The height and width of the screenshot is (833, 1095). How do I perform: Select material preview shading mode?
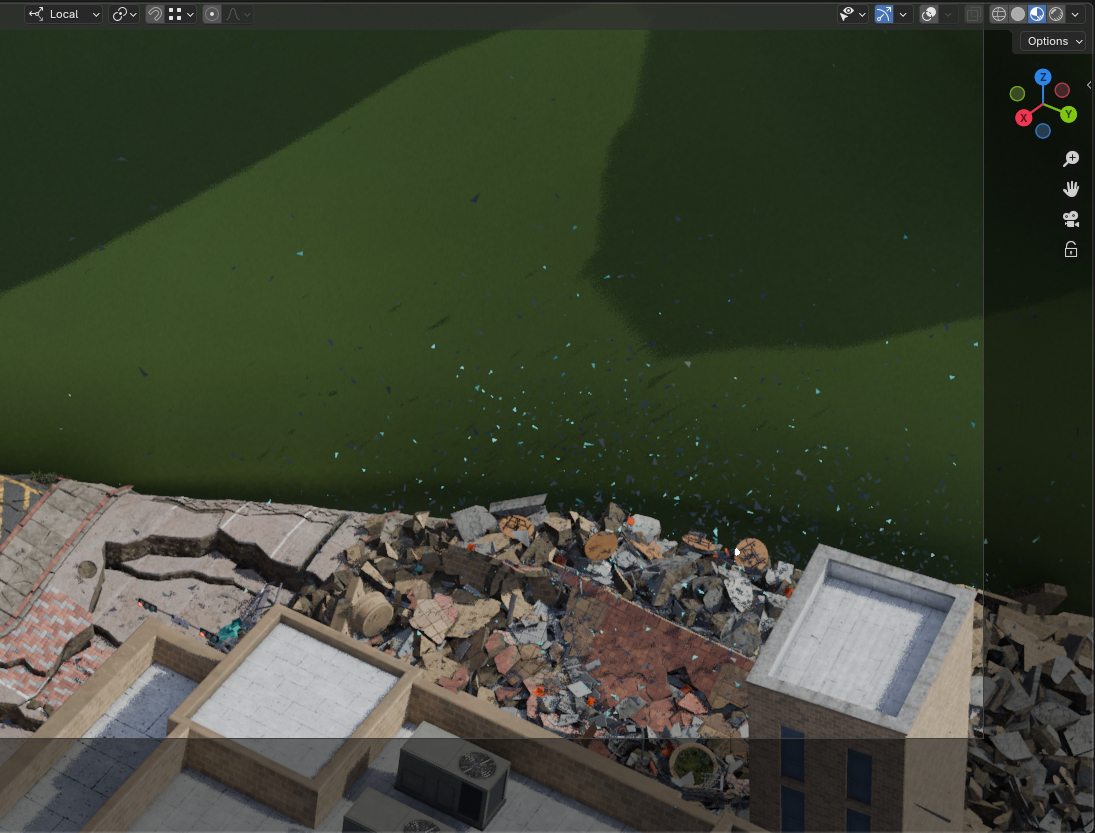(x=1036, y=14)
